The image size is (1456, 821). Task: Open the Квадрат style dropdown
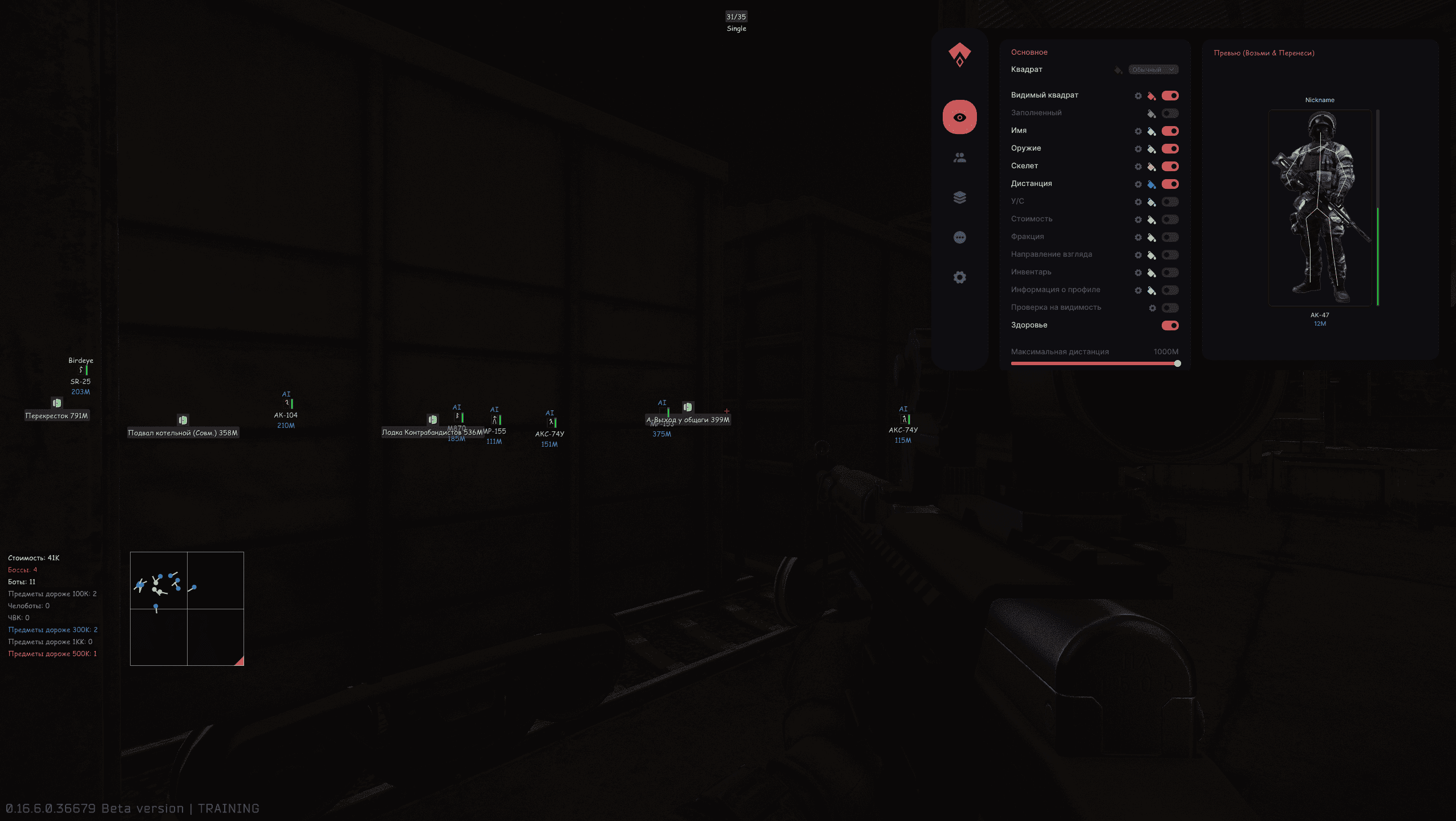pyautogui.click(x=1153, y=70)
